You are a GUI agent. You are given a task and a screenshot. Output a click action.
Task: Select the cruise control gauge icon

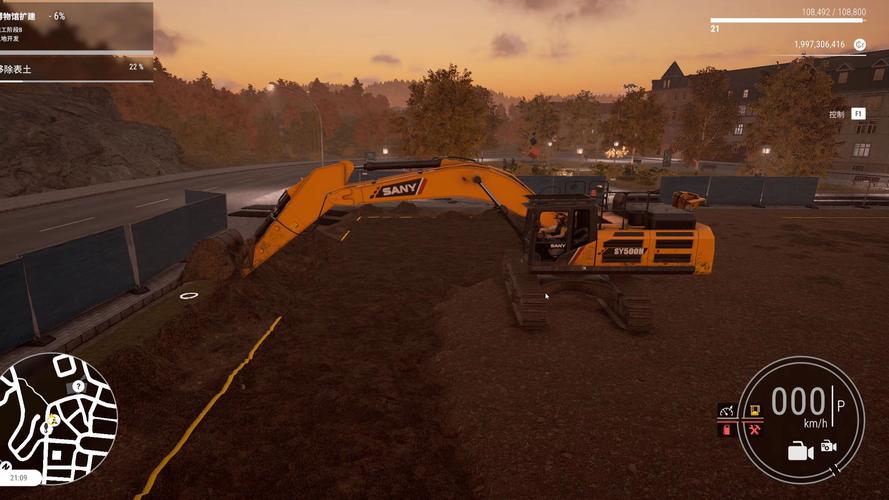click(727, 411)
